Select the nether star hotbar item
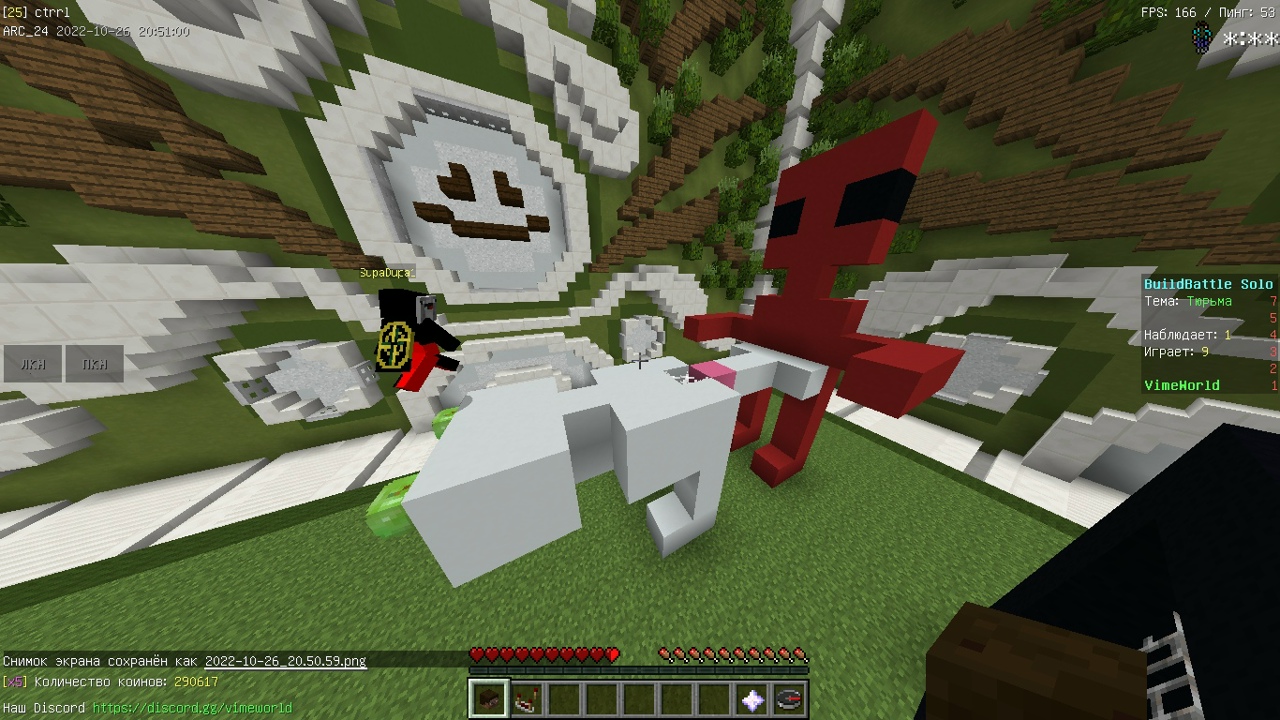The image size is (1280, 720). pos(752,699)
